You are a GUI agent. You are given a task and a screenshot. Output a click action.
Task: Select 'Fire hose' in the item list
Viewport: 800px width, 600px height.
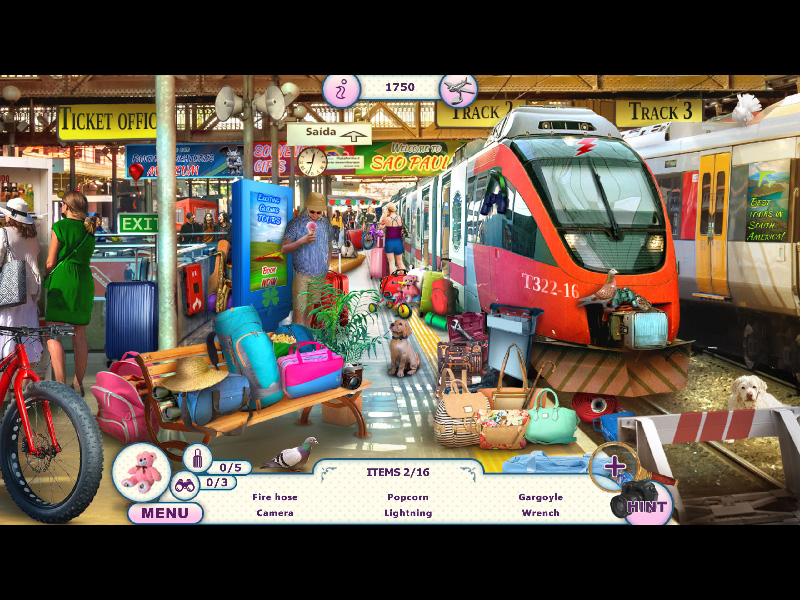(x=274, y=497)
